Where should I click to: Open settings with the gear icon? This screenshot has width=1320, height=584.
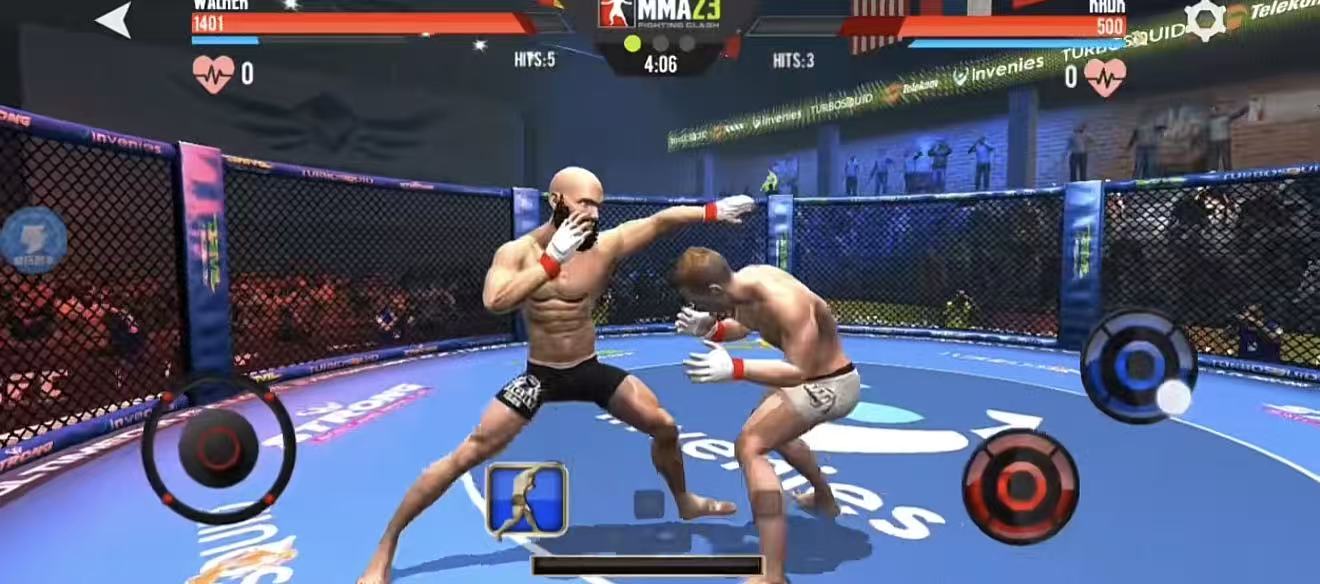(x=1204, y=20)
